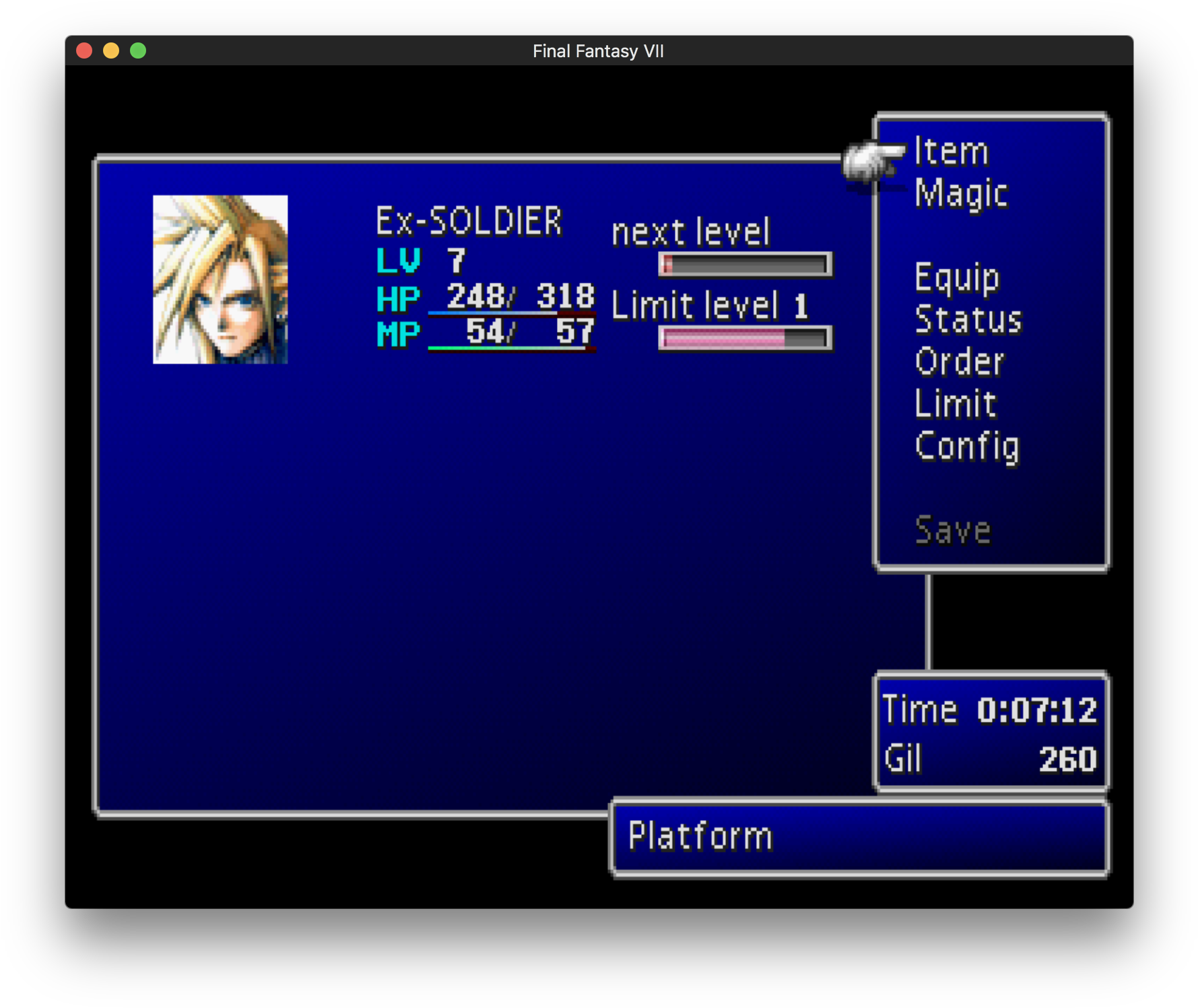Click the Time display showing 0:07:12

pos(990,709)
